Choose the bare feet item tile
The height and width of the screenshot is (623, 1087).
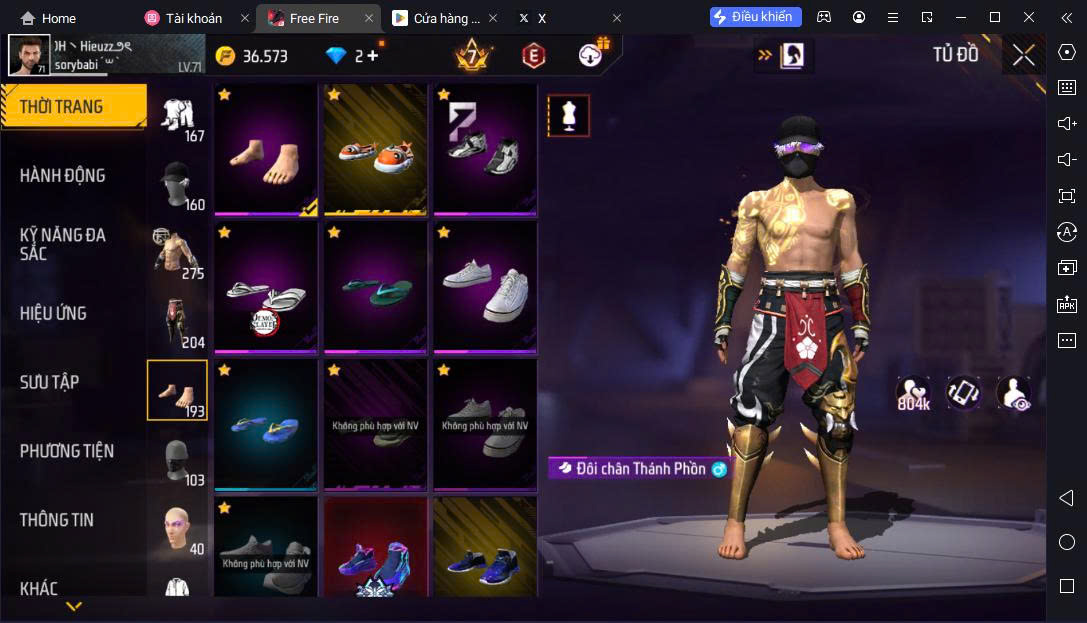[265, 150]
